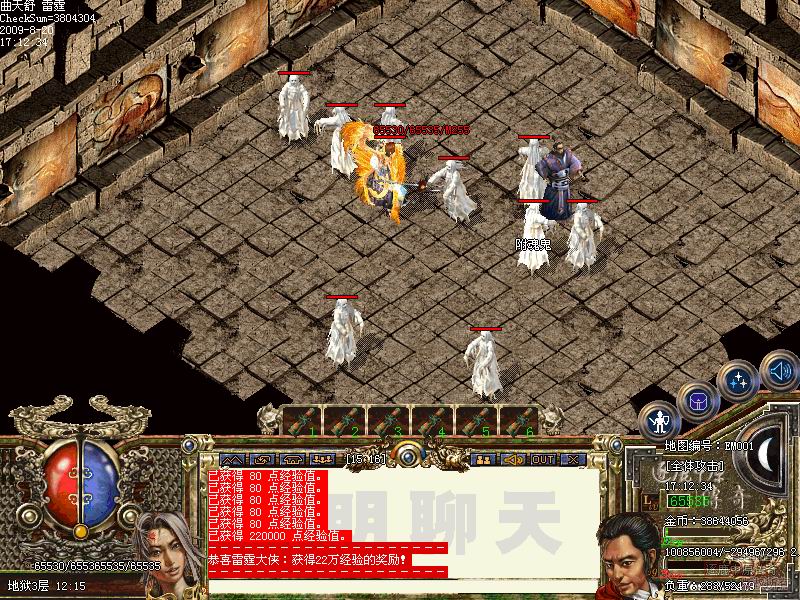
Task: Use the scroll in belt slot 3
Action: pos(389,420)
